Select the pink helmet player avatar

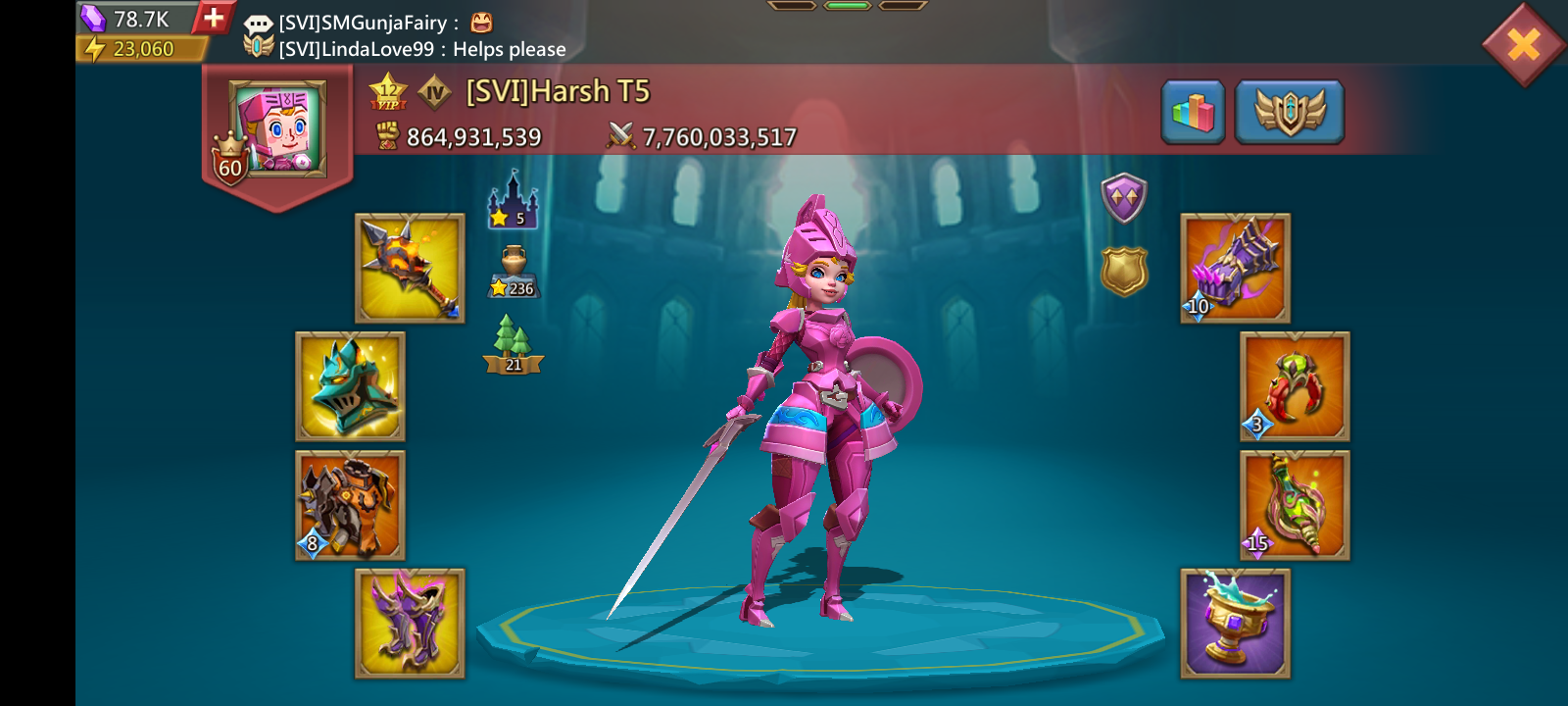tap(277, 129)
